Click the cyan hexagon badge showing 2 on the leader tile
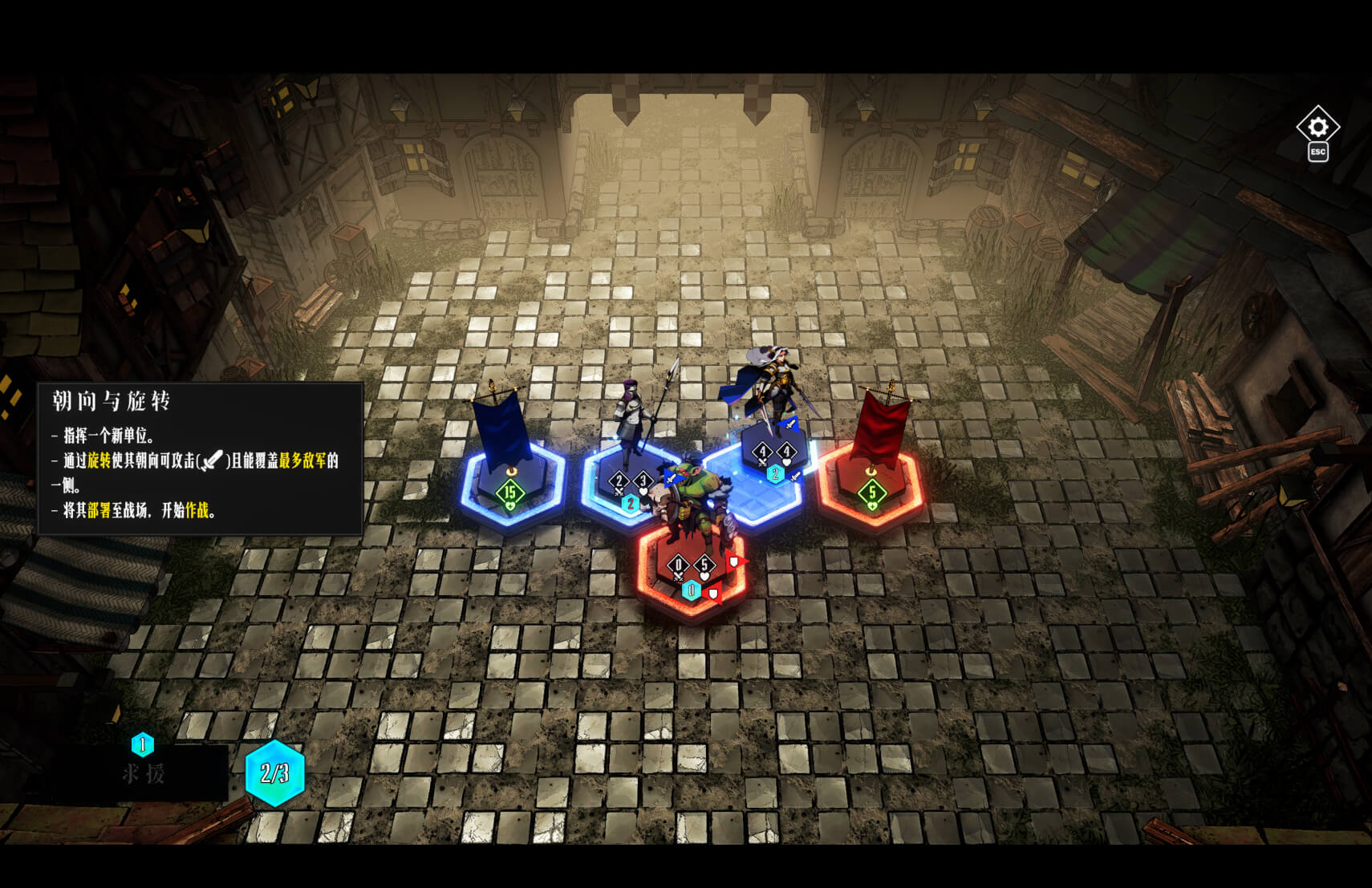This screenshot has height=888, width=1372. coord(774,474)
